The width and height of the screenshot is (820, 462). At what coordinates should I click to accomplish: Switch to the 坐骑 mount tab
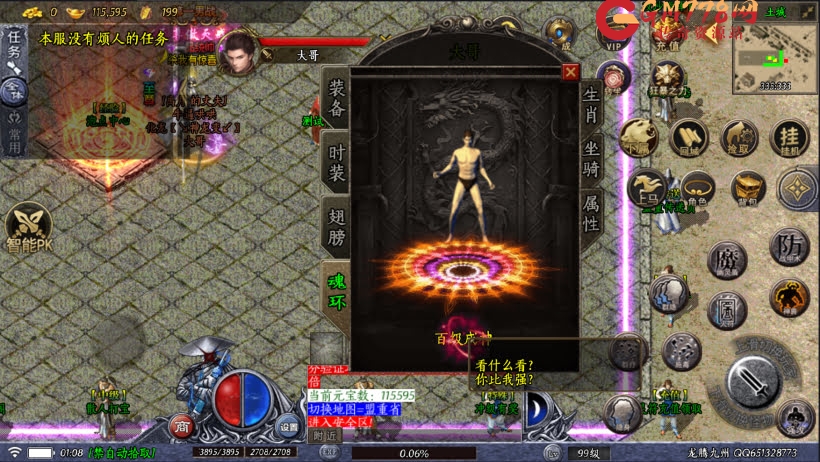coord(592,160)
